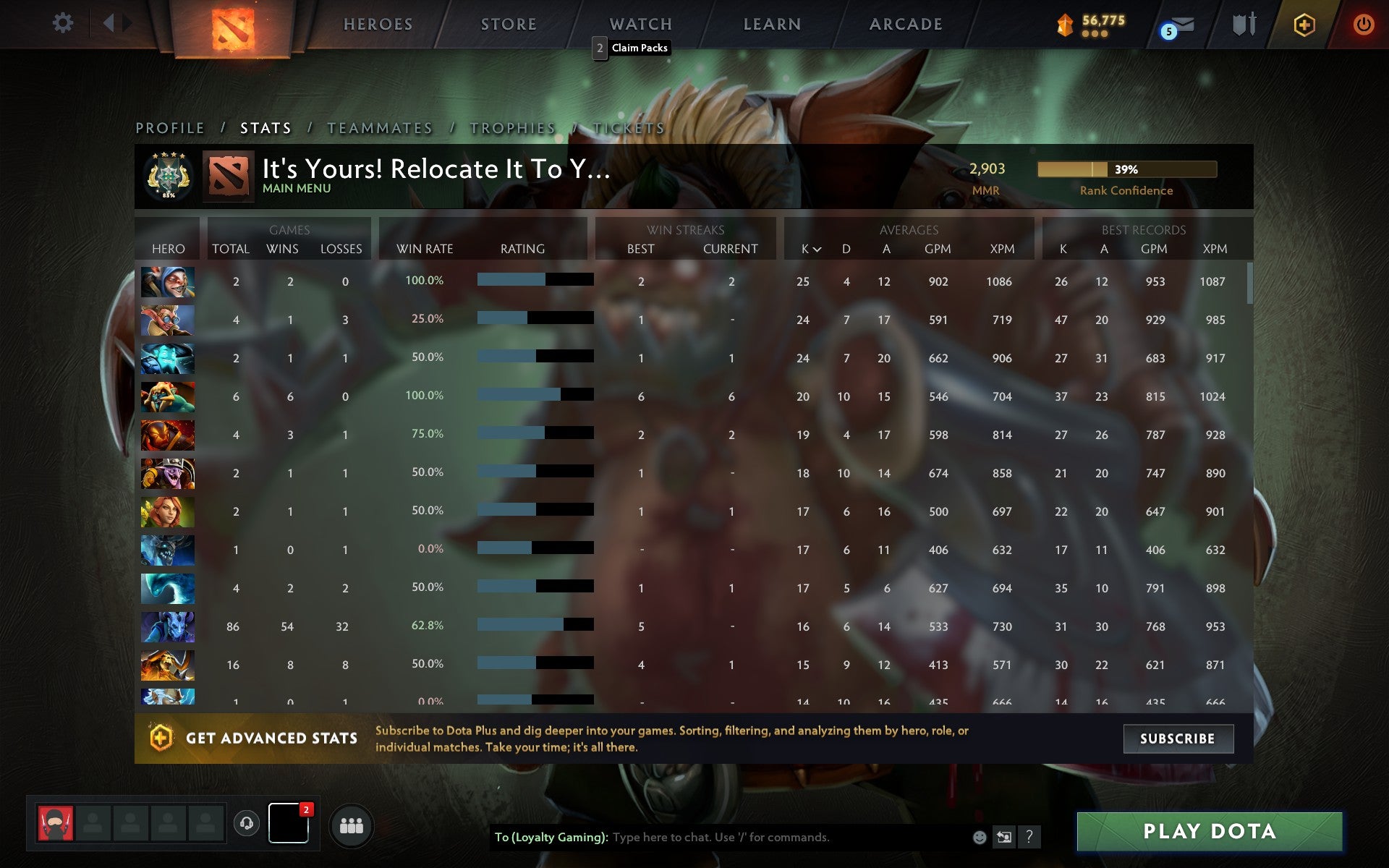Open the ARCADE menu
1389x868 pixels.
point(906,24)
